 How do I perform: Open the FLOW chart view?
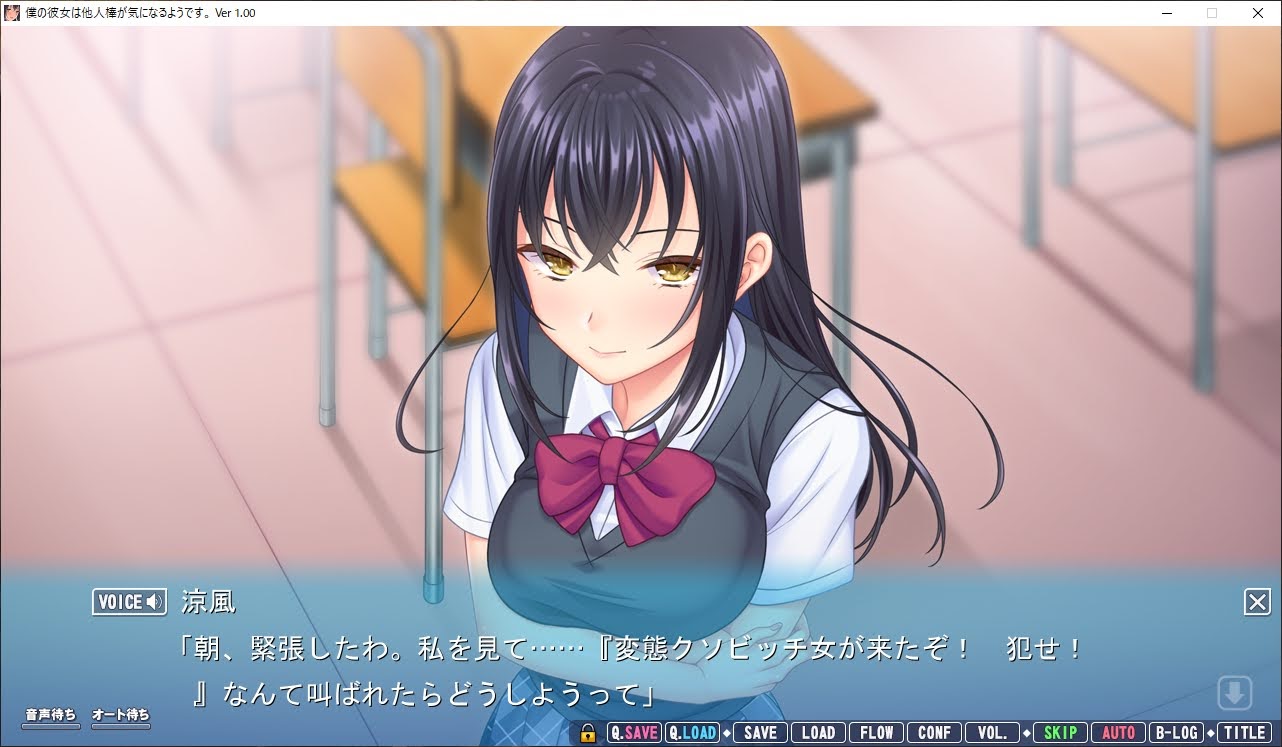click(876, 732)
